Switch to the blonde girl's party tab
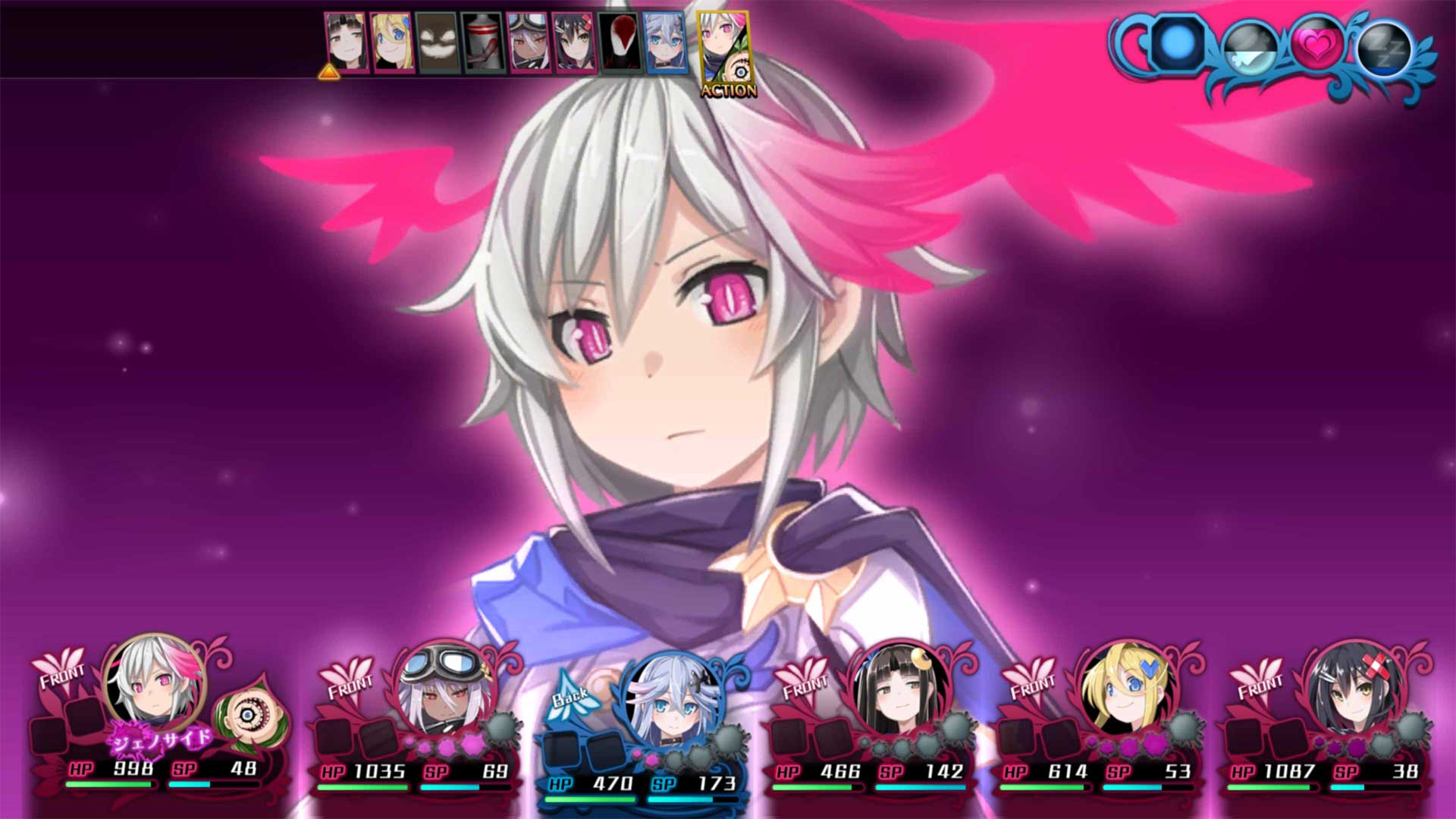The height and width of the screenshot is (819, 1456). coord(391,42)
